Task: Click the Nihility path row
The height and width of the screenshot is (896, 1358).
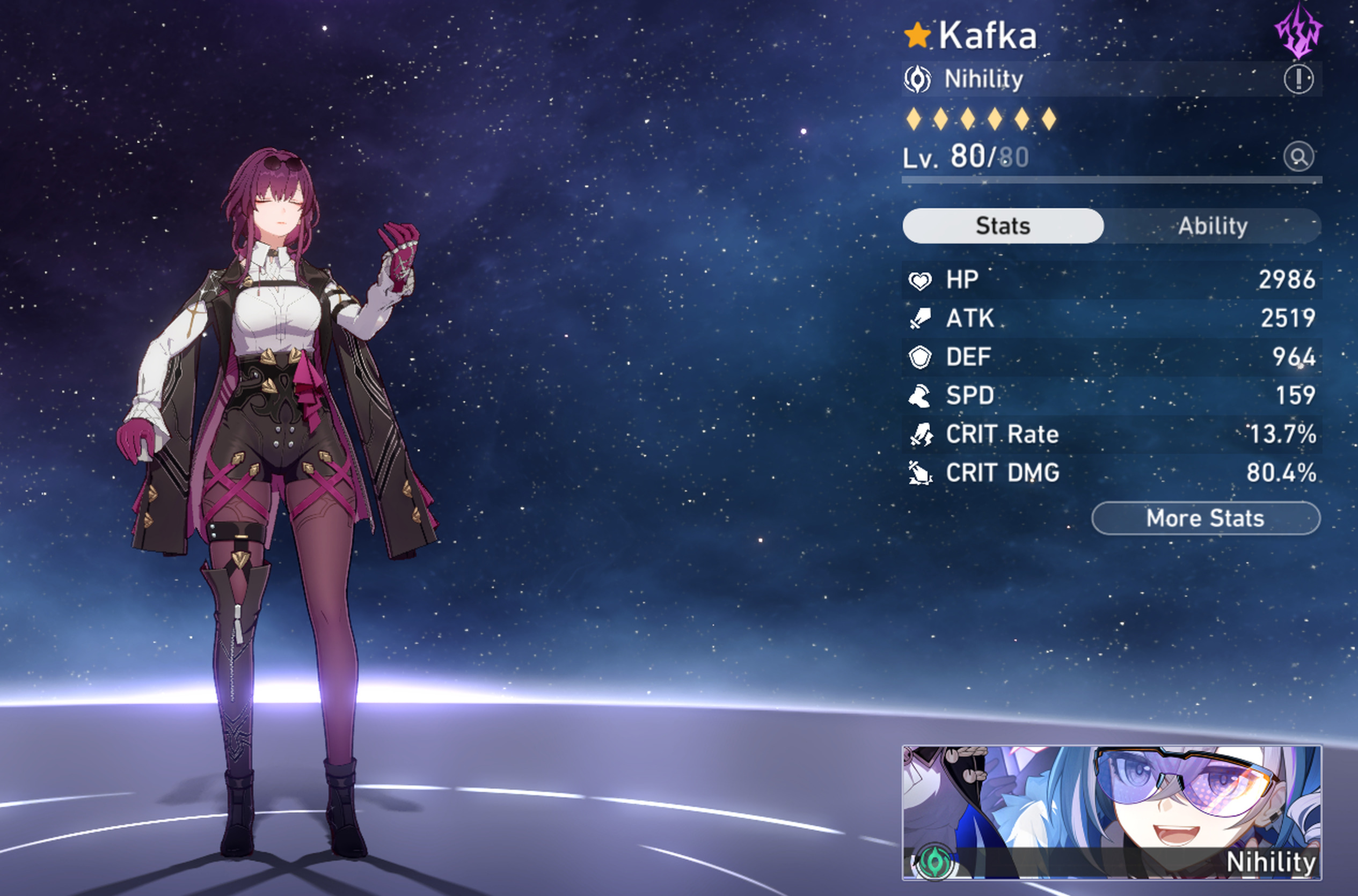Action: click(1086, 79)
